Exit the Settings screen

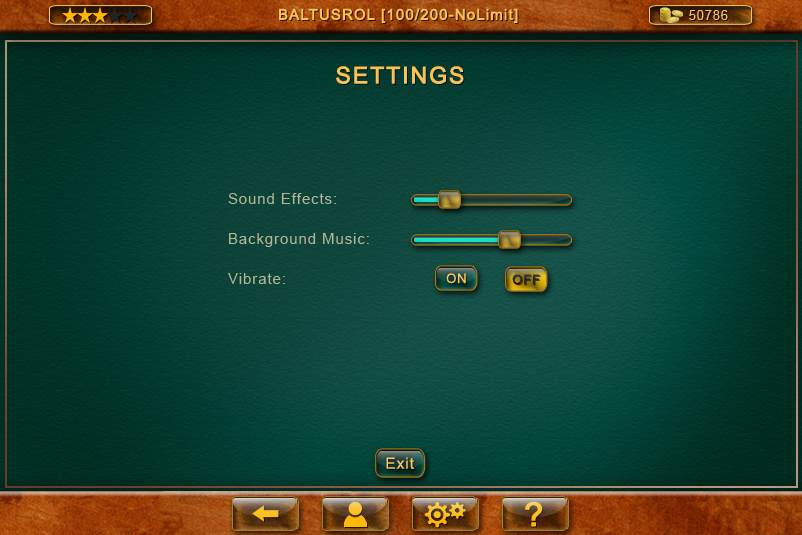(x=400, y=463)
